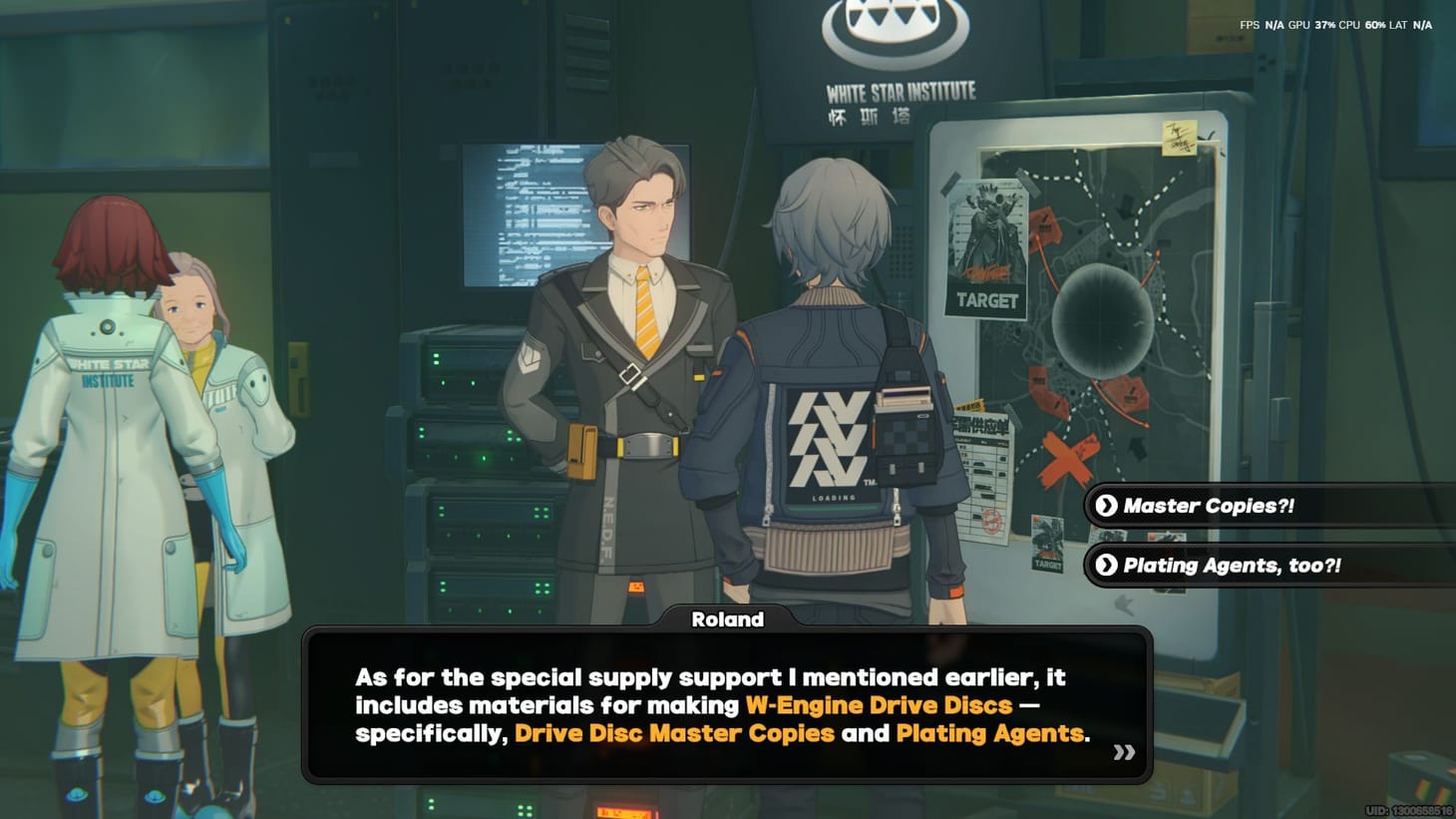This screenshot has height=819, width=1456.
Task: Click the arrow icon beside Plating Agents, too?!
Action: (x=1105, y=565)
